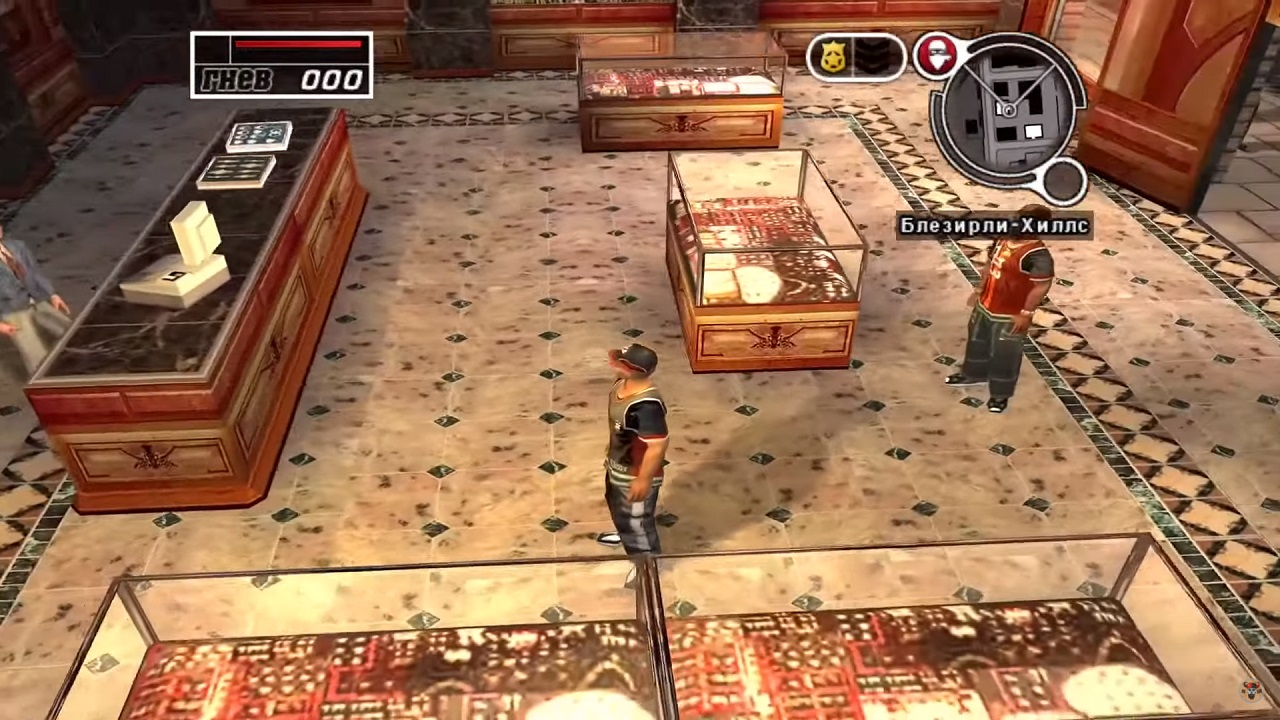Select the empty round slot below minimap
The width and height of the screenshot is (1280, 720).
tap(1064, 181)
